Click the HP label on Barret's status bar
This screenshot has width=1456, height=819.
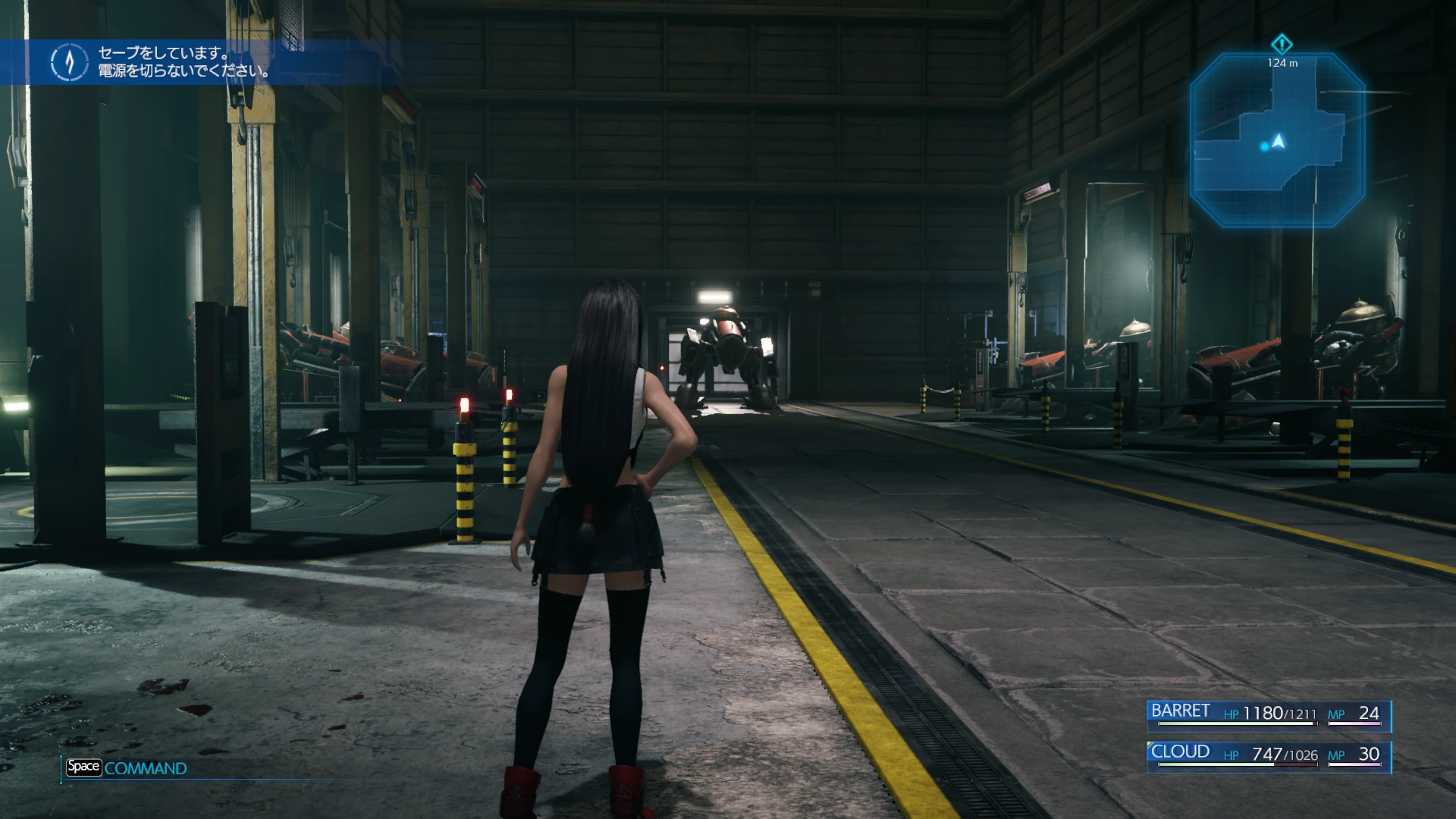coord(1232,714)
